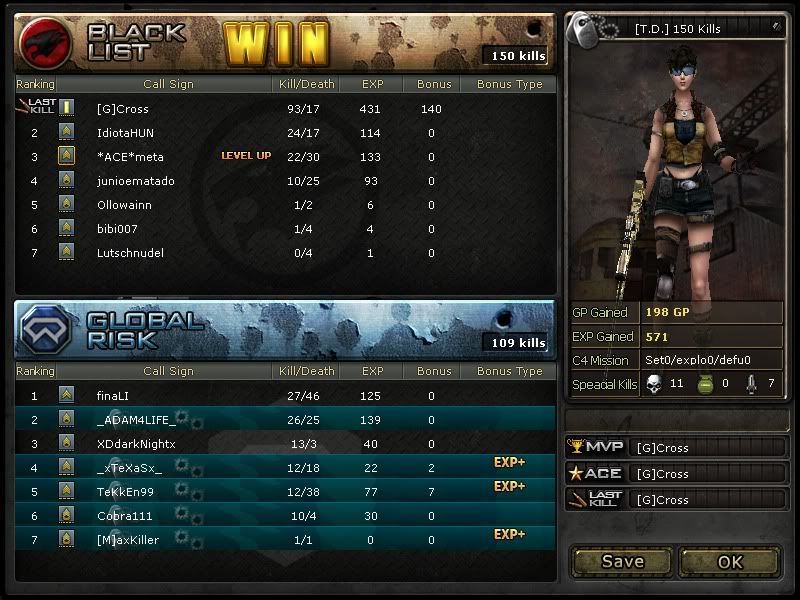Click the Ollowainn player row

[126, 205]
